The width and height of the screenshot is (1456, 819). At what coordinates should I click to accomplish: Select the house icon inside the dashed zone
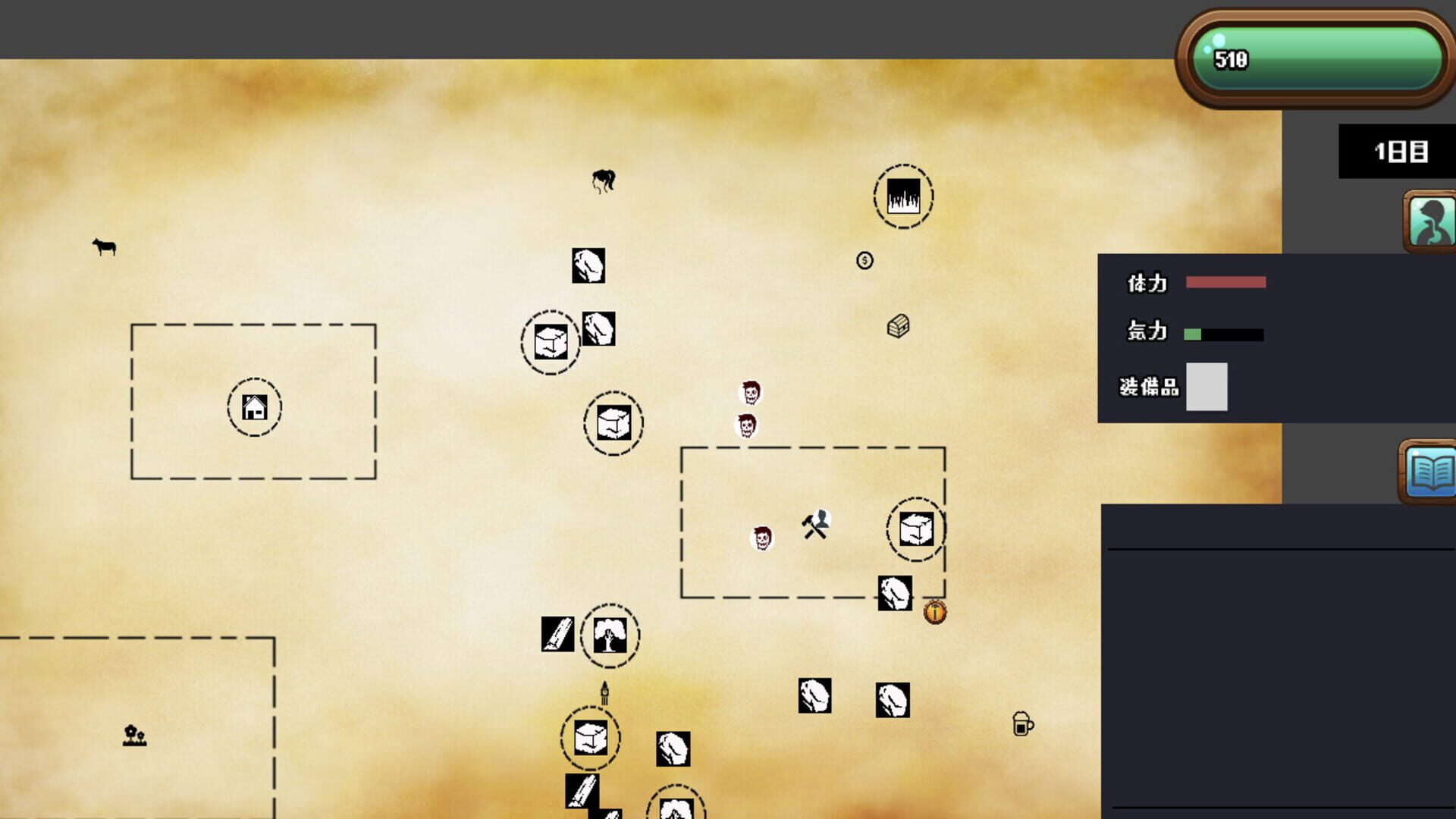coord(255,406)
